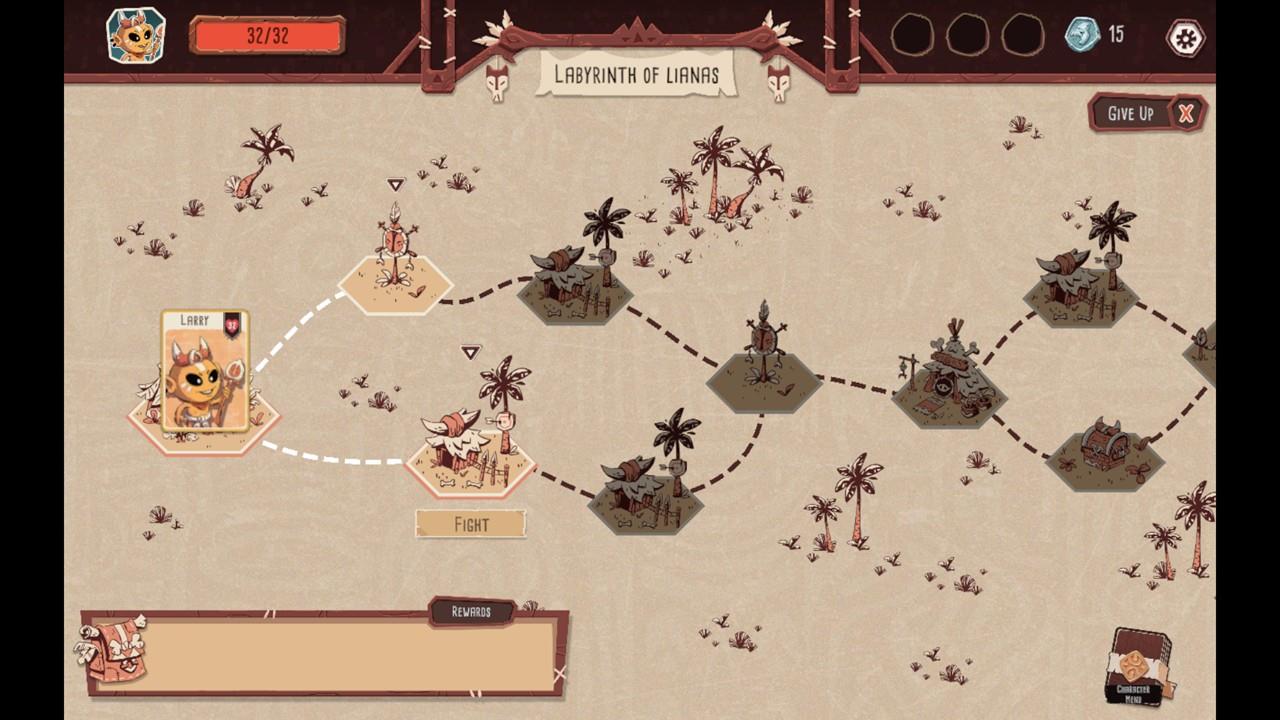Open the gear settings menu
Viewport: 1280px width, 720px height.
click(x=1186, y=38)
